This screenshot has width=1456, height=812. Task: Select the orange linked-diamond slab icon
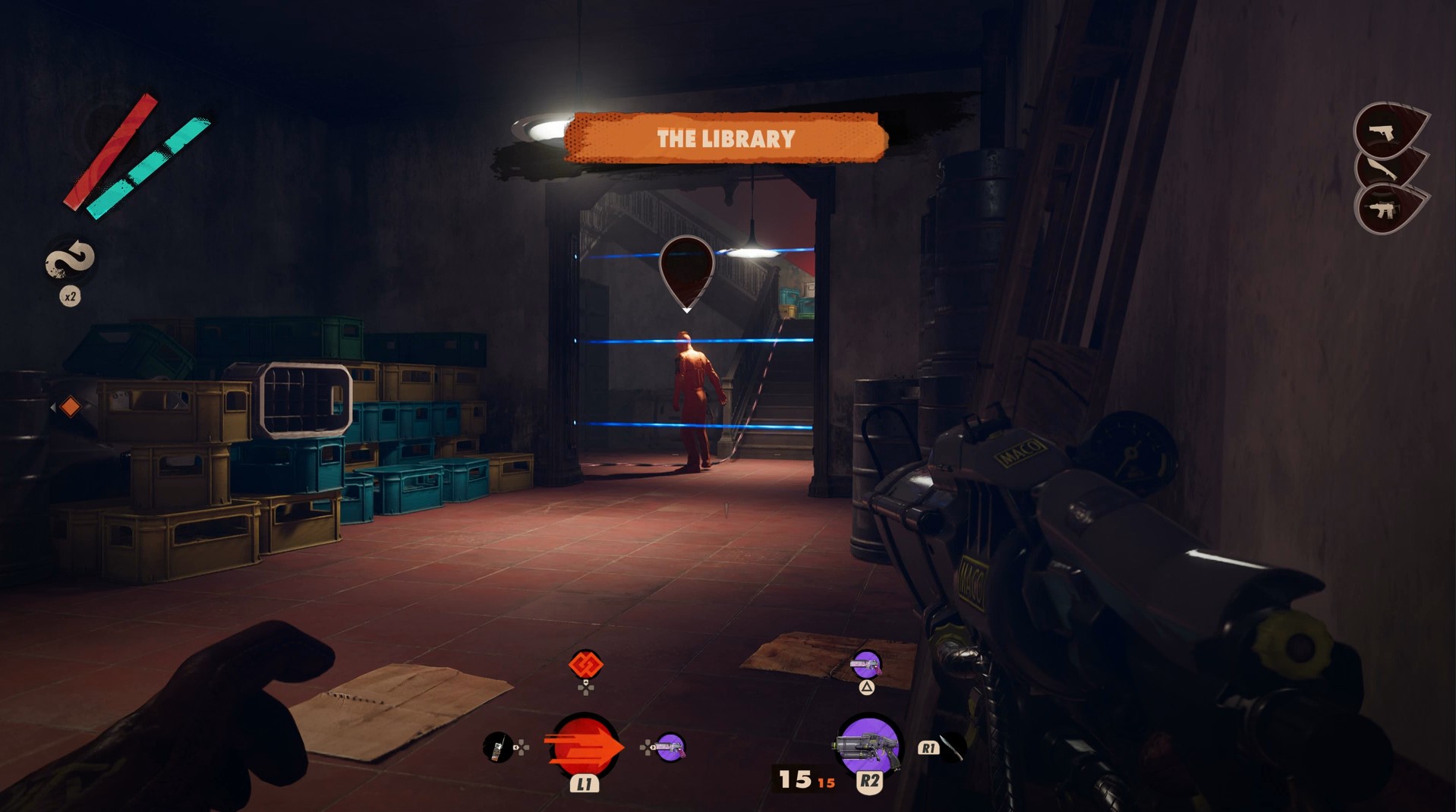pyautogui.click(x=585, y=665)
